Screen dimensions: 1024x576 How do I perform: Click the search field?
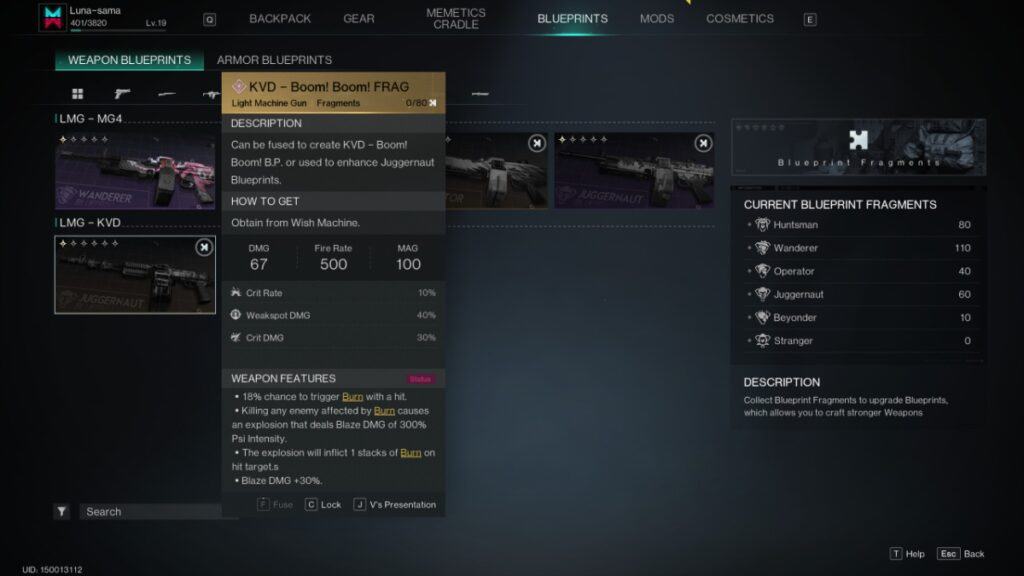pos(150,512)
